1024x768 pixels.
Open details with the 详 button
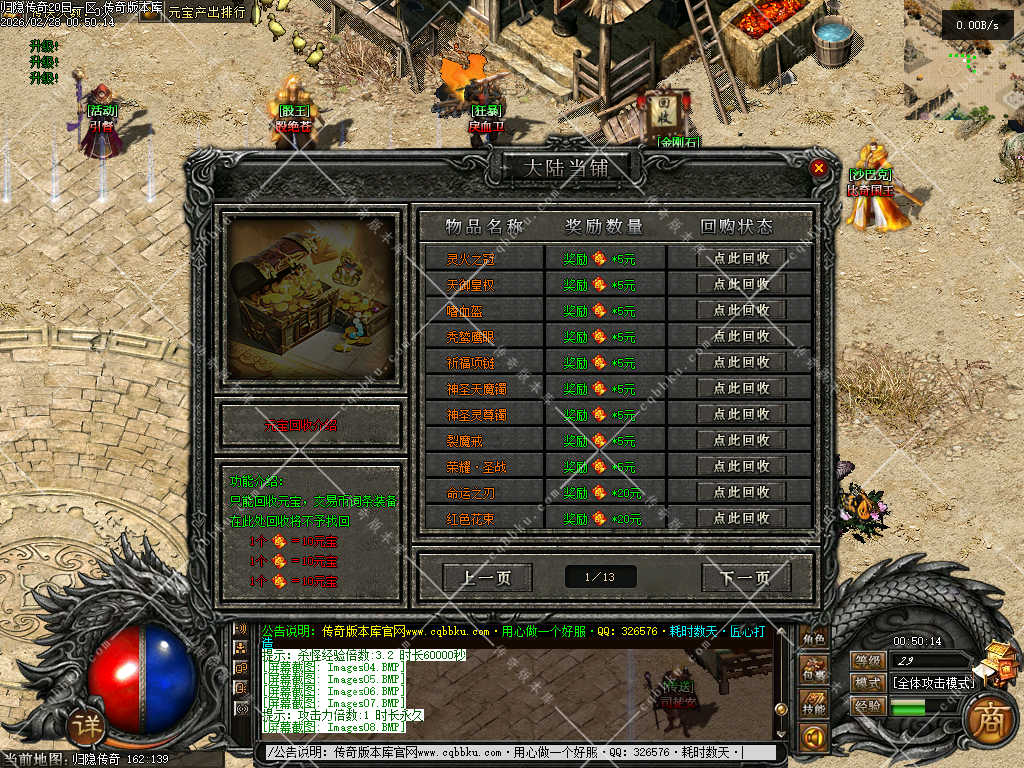pos(89,726)
